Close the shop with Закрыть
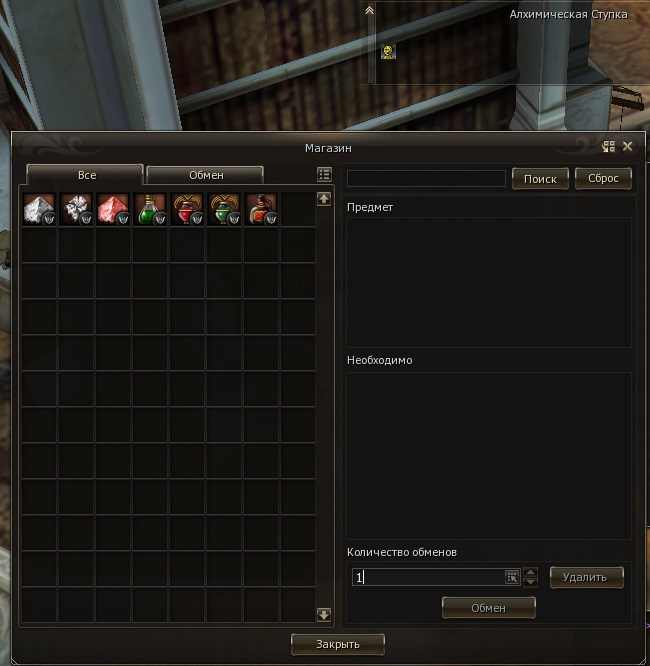The height and width of the screenshot is (666, 650). point(337,643)
